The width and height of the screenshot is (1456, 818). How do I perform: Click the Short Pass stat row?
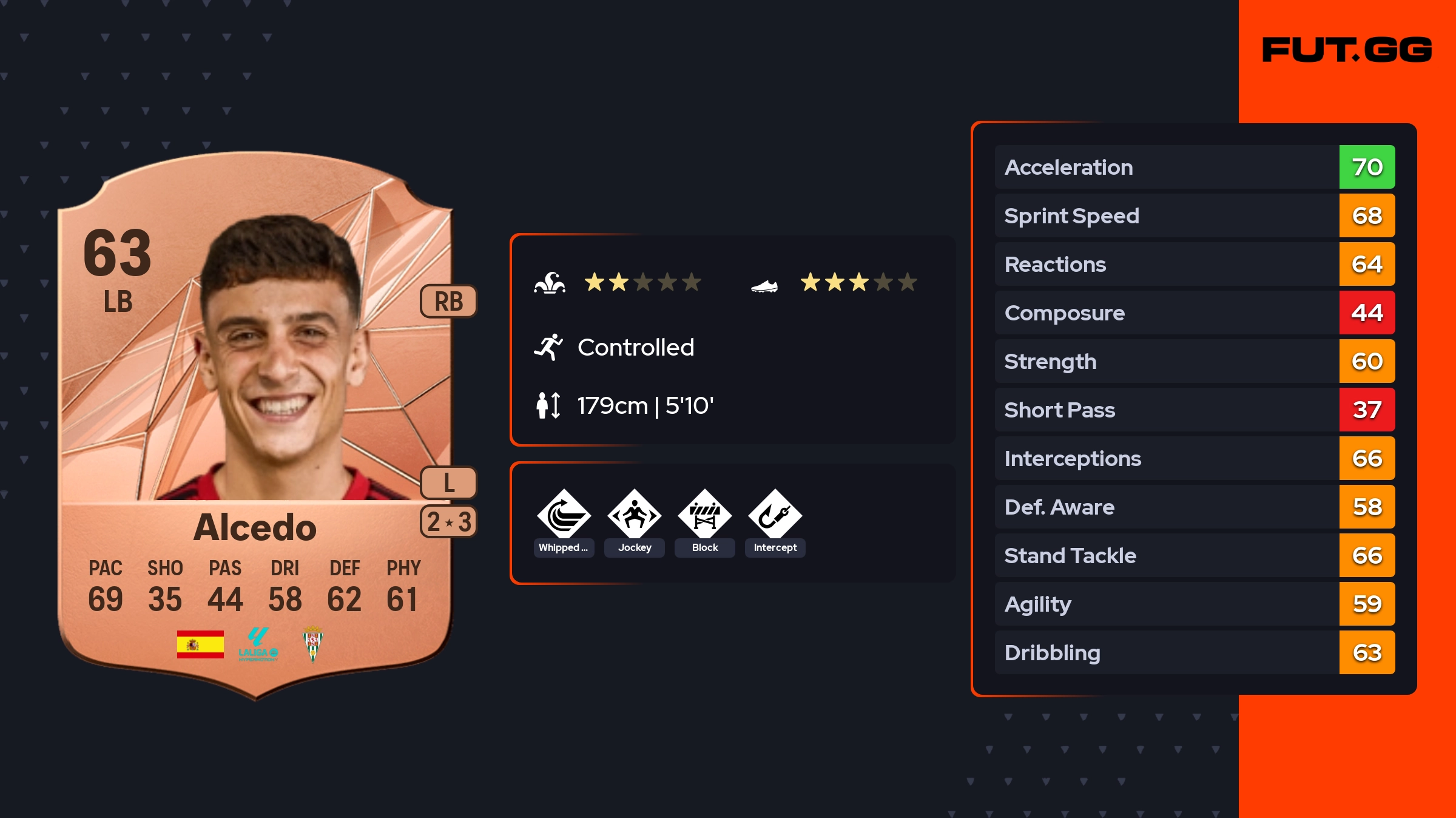(1195, 410)
